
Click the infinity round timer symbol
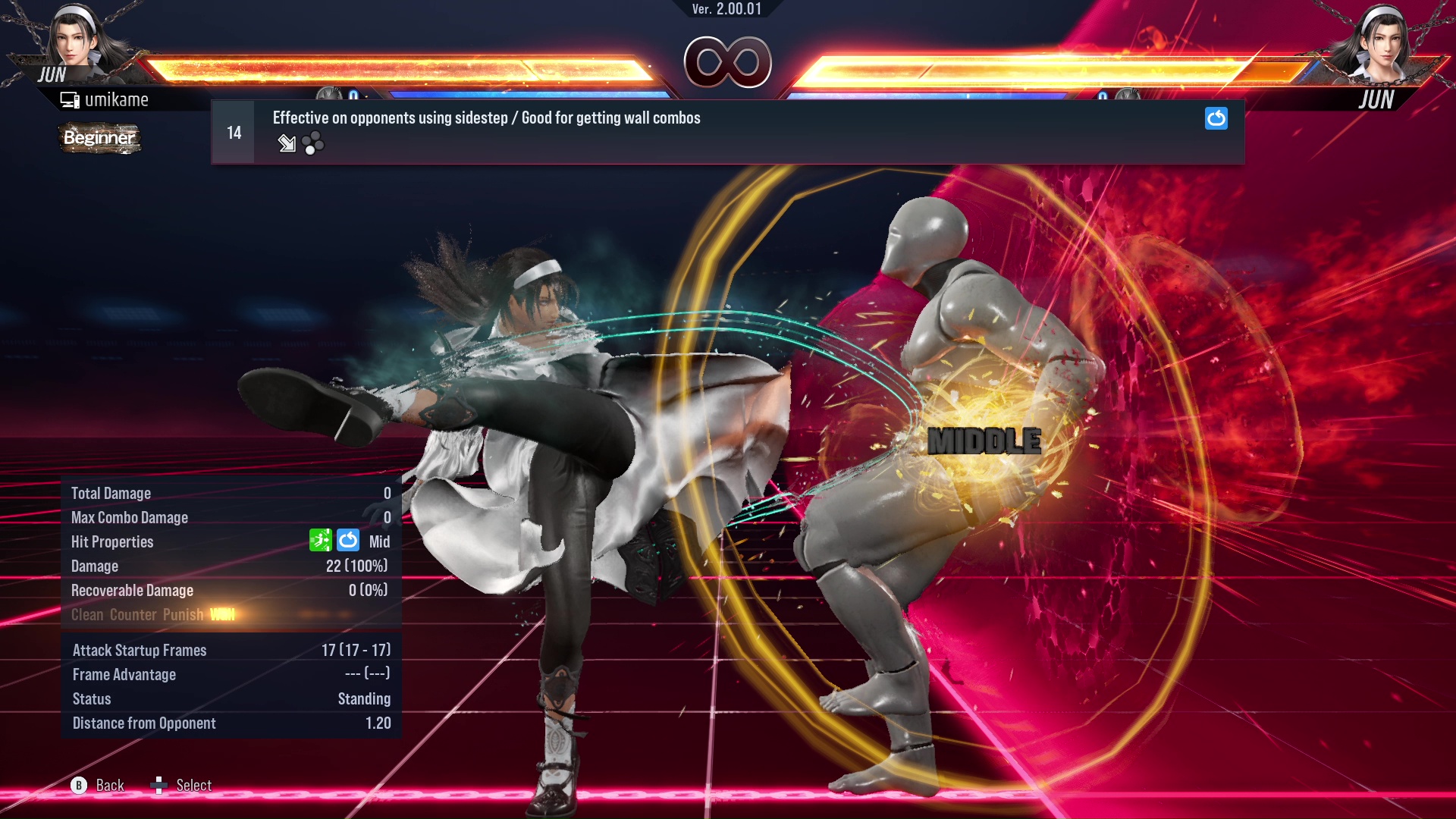pos(728,62)
